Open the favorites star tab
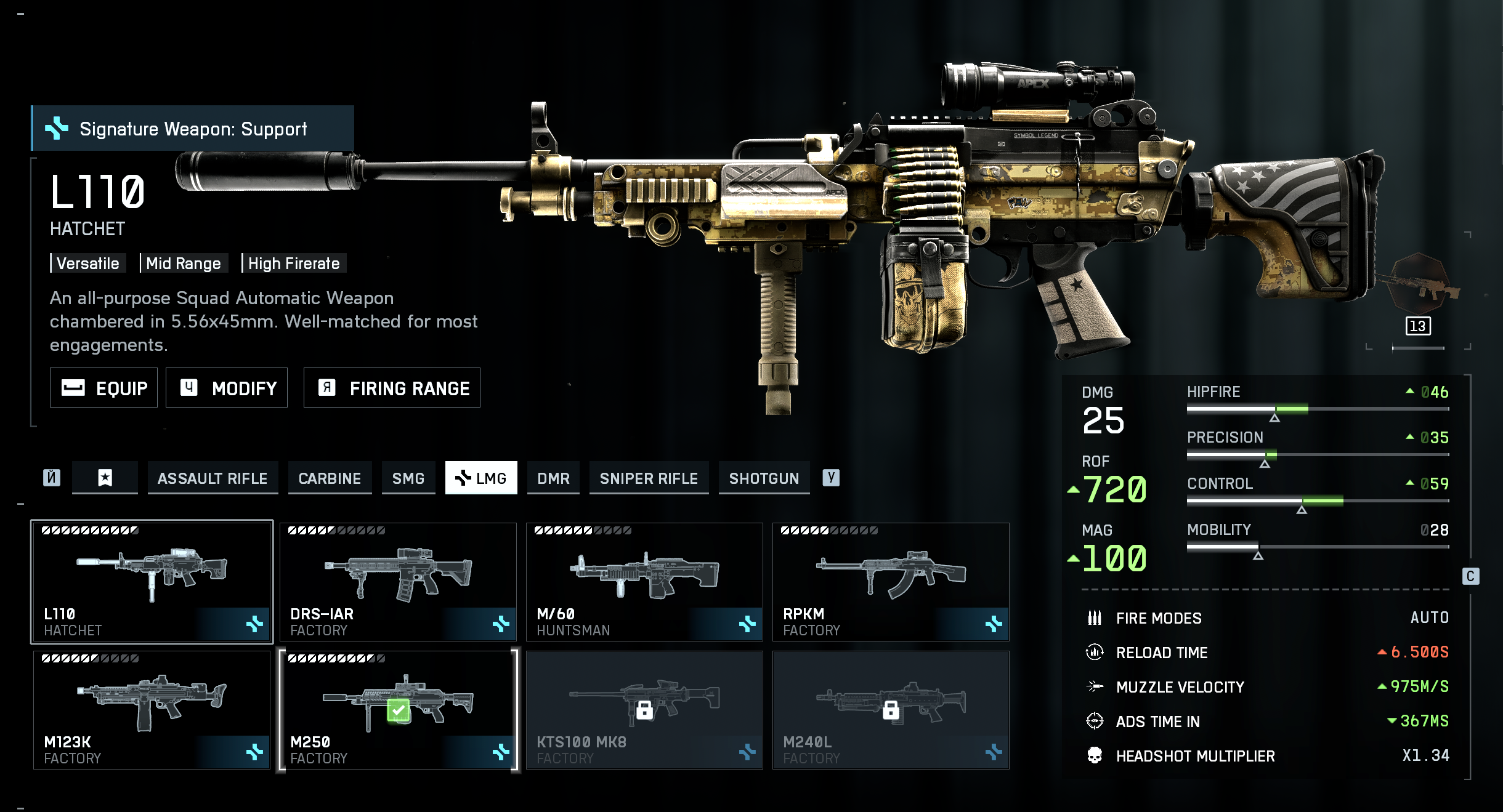The width and height of the screenshot is (1503, 812). pyautogui.click(x=105, y=478)
